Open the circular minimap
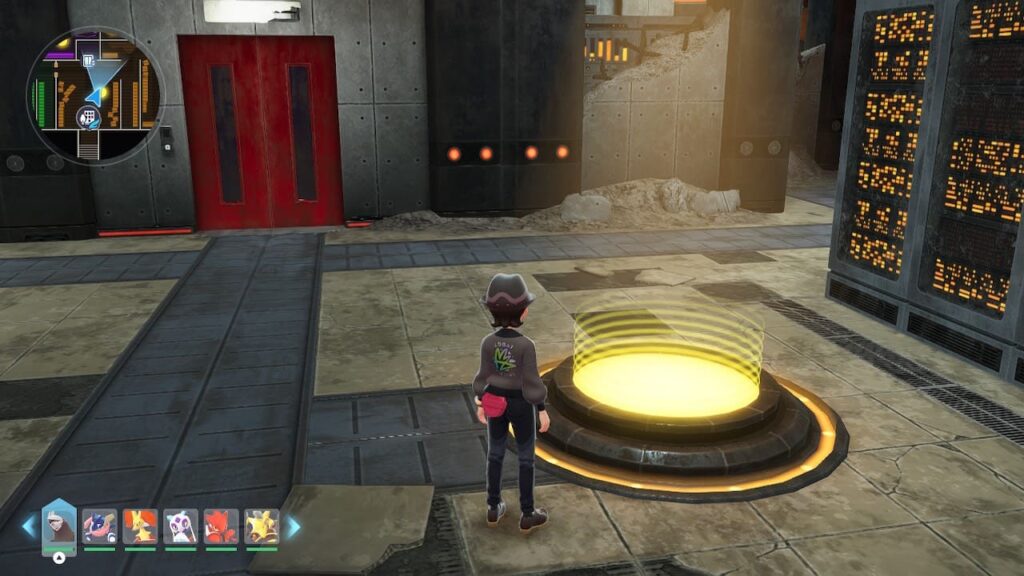 point(94,95)
